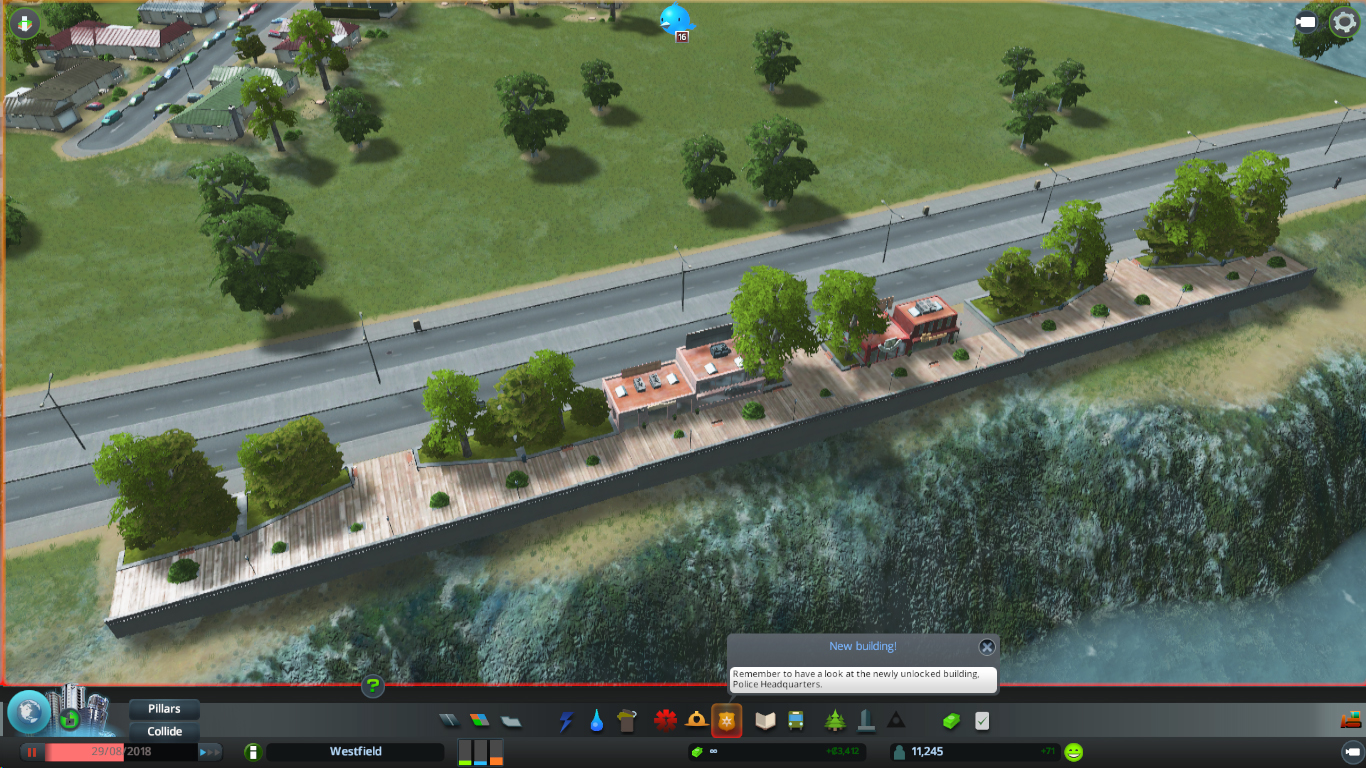Select the Water and Sewage droplet icon
This screenshot has height=768, width=1366.
(597, 719)
